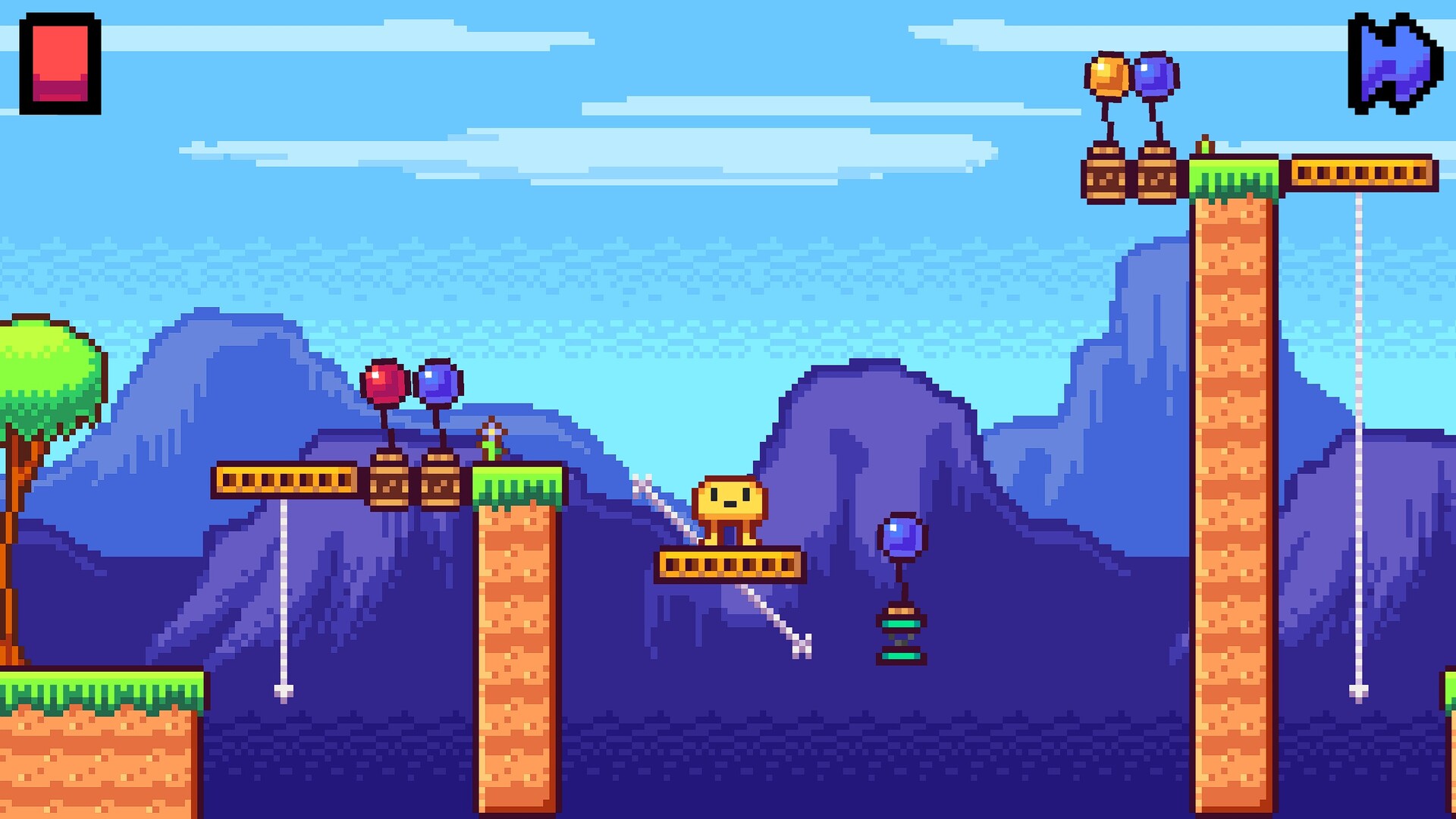Select the blue balloon beside the yellow balloon
Screen dimensions: 1456x819
click(x=1154, y=76)
